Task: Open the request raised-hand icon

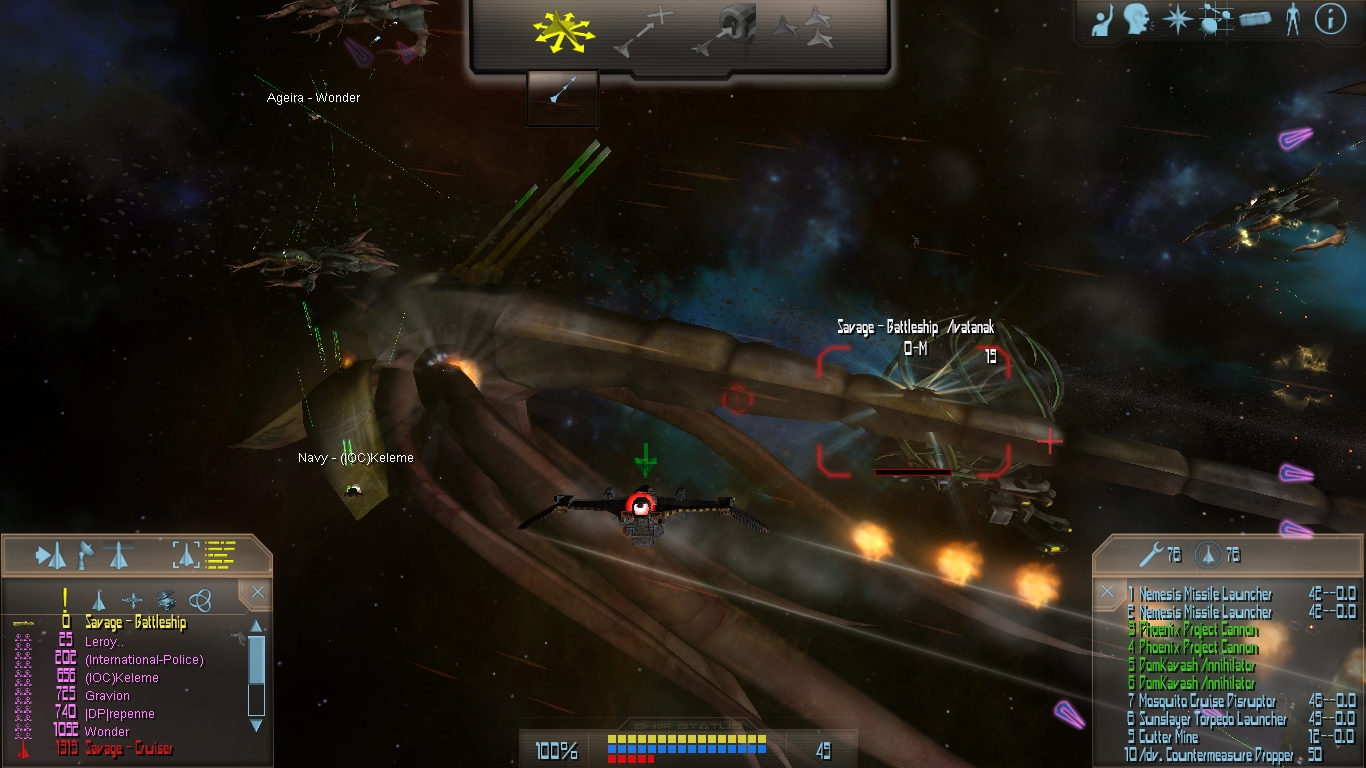Action: tap(1102, 21)
